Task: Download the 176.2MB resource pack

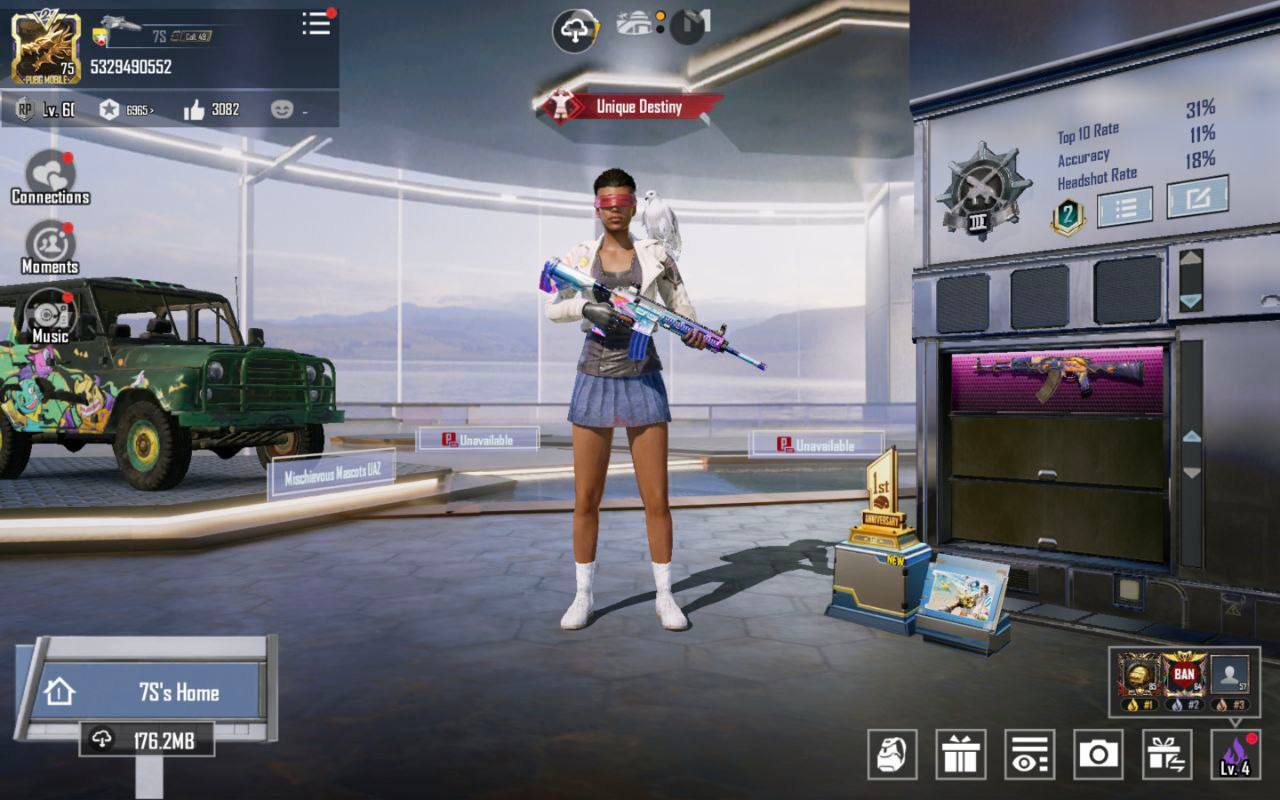Action: (x=147, y=740)
